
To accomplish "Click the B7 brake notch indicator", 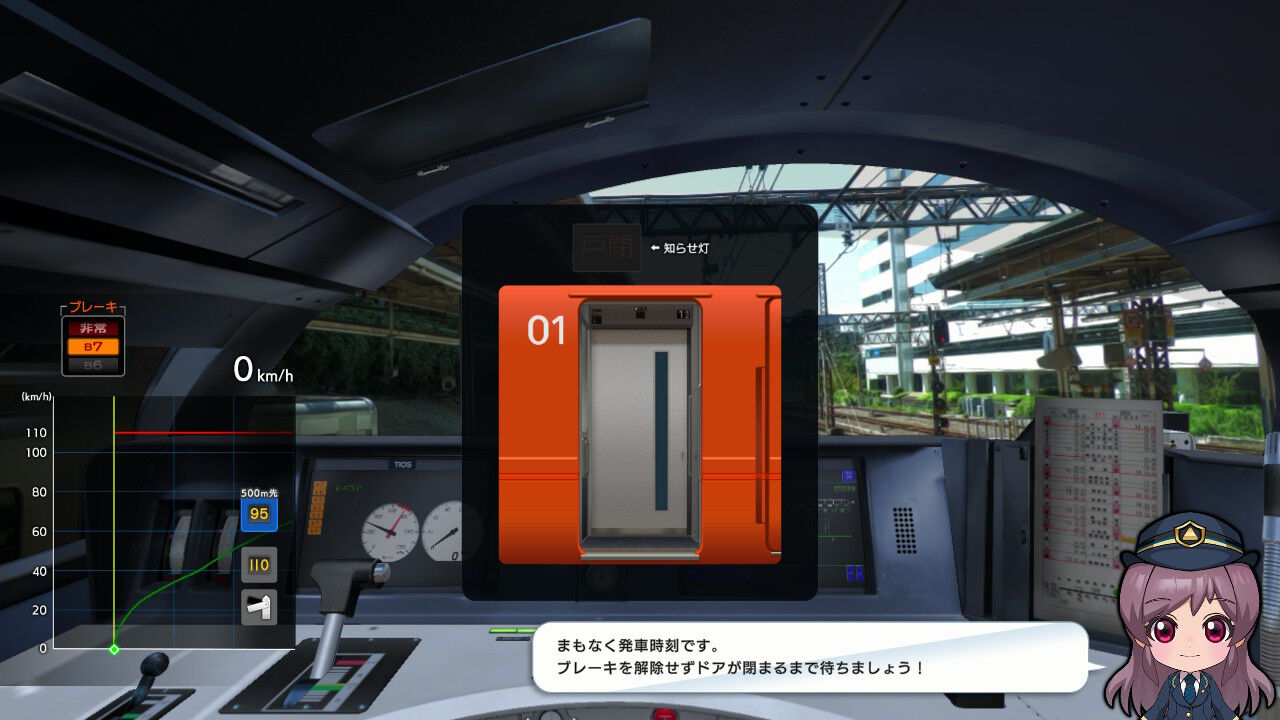I will [x=91, y=345].
